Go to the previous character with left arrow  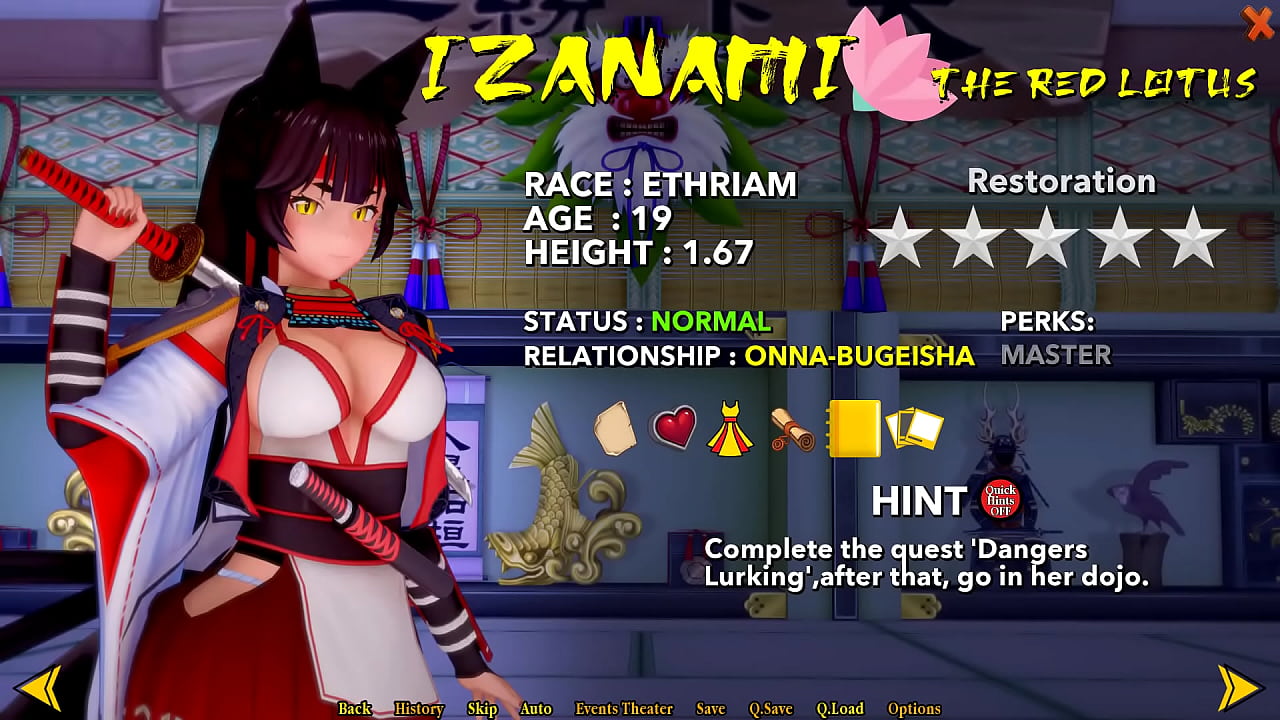point(40,687)
